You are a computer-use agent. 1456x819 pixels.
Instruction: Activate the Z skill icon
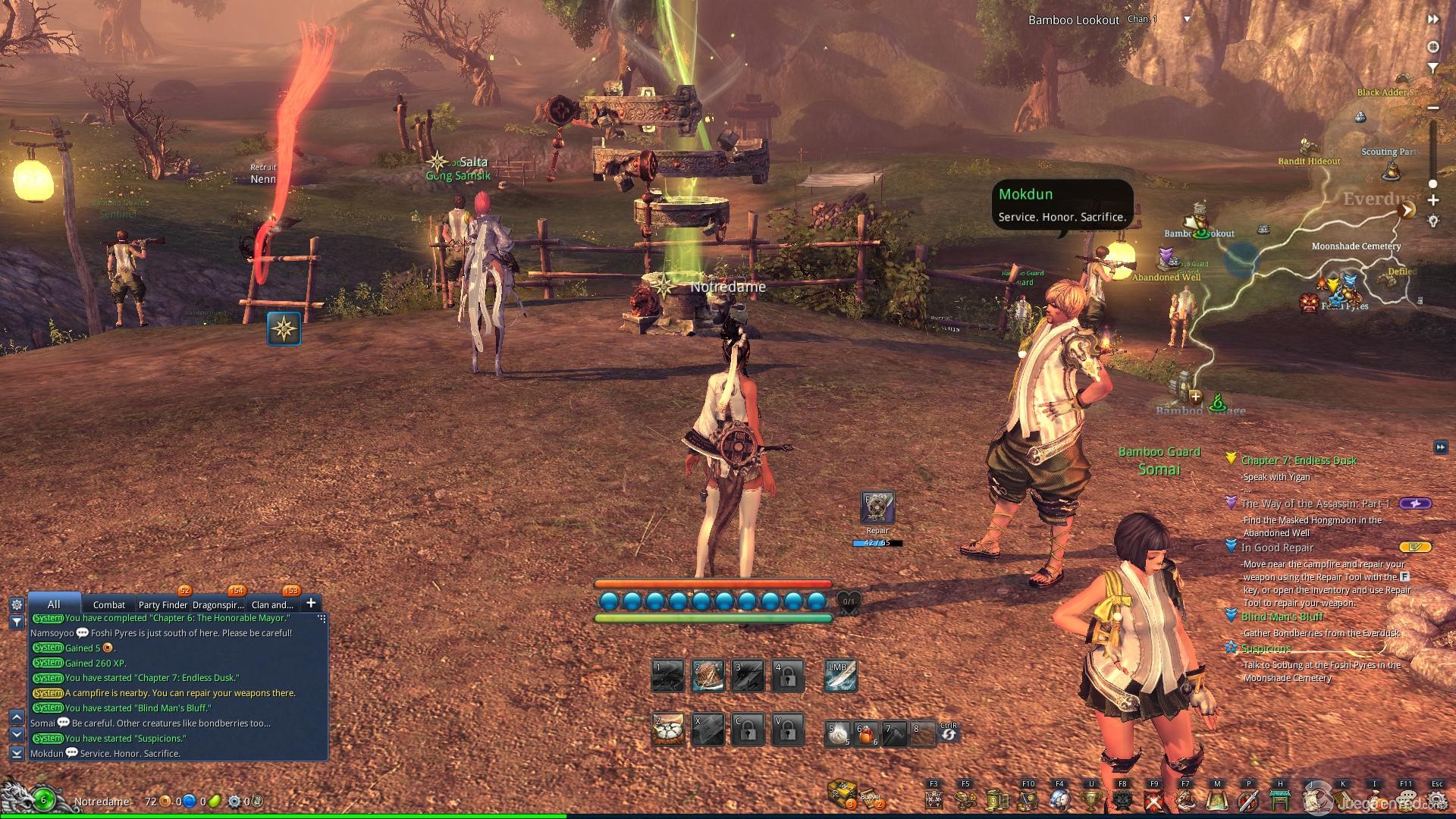[x=668, y=729]
